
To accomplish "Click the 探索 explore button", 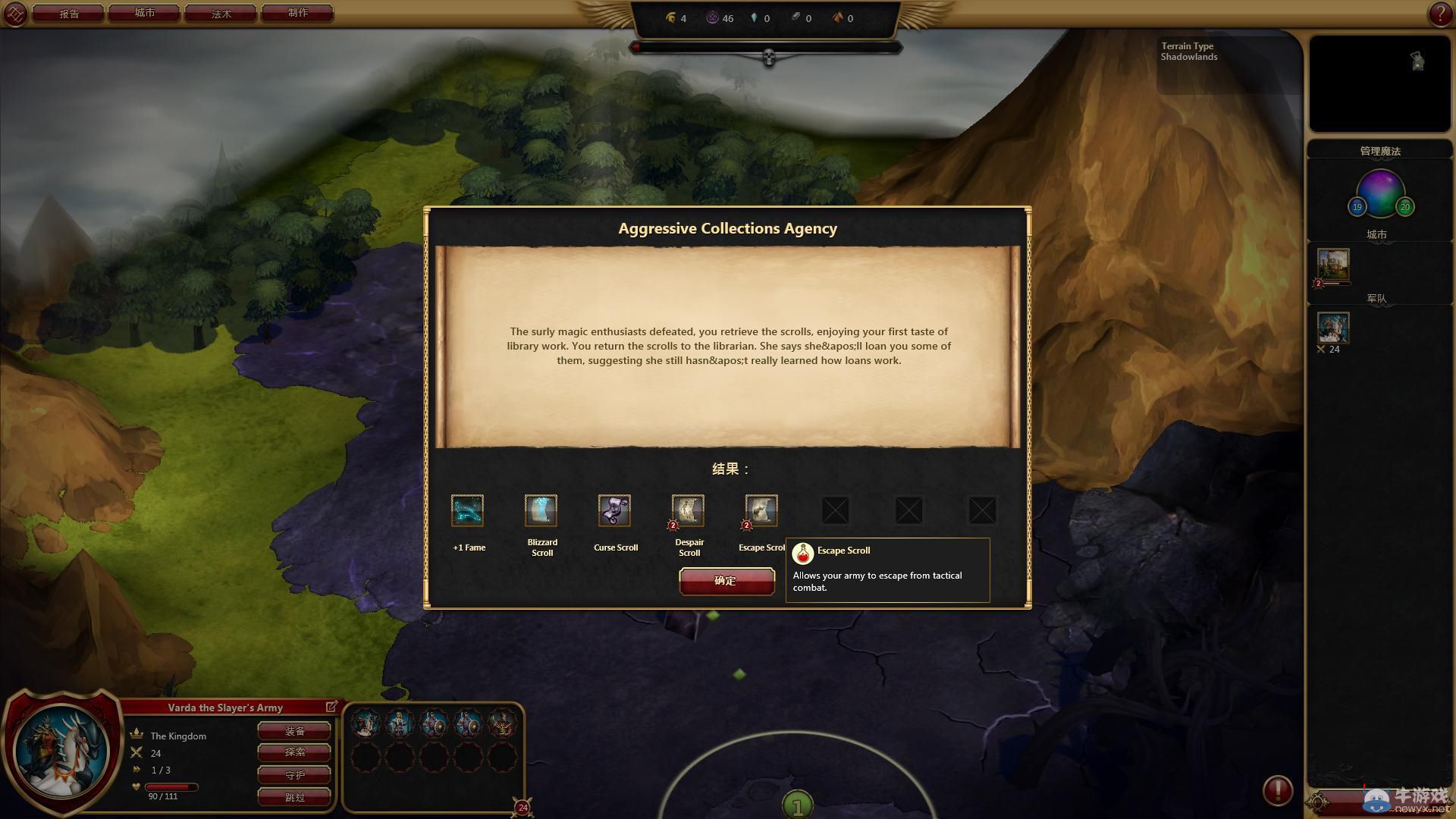I will 294,752.
